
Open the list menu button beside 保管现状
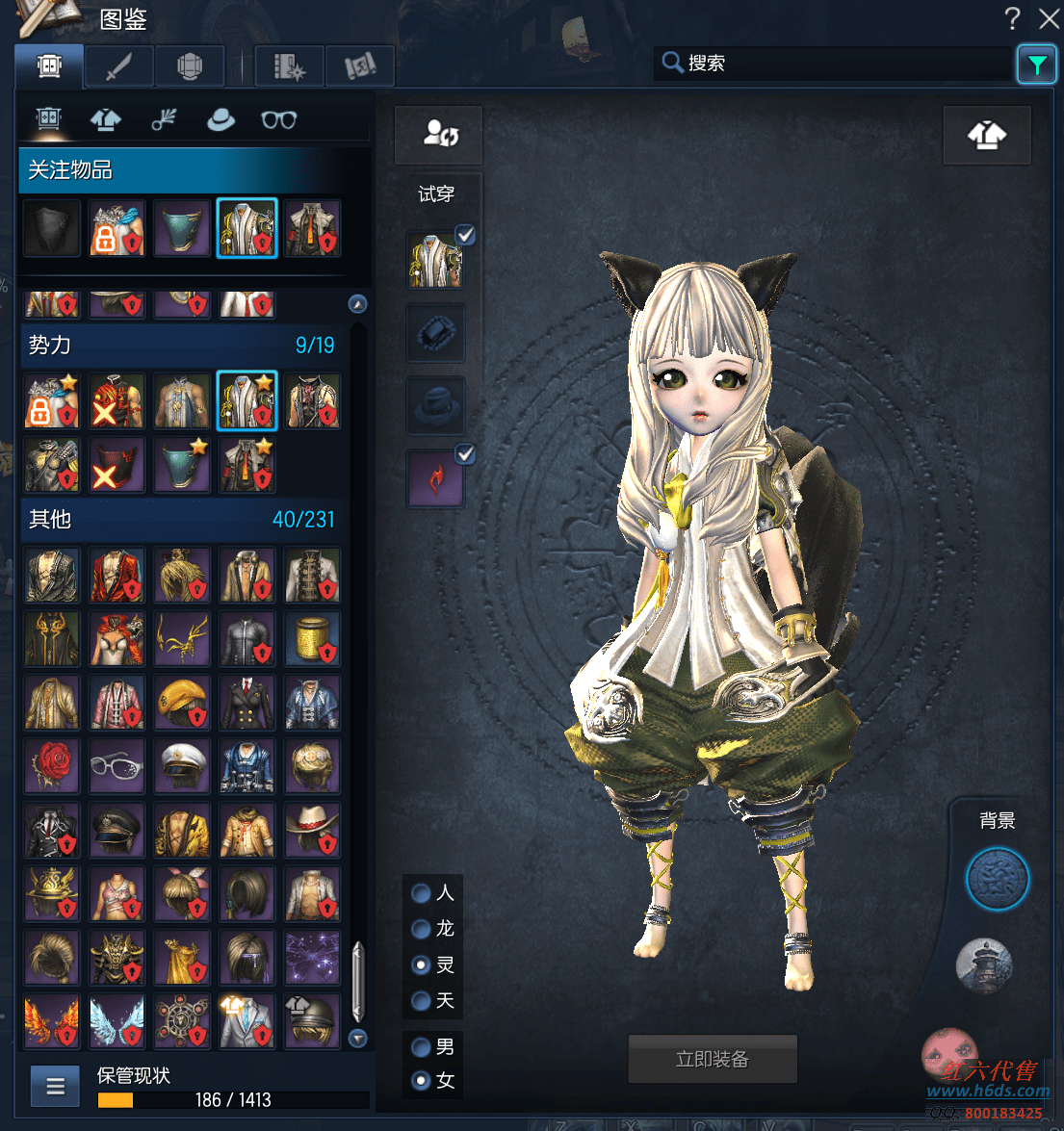tap(55, 1087)
